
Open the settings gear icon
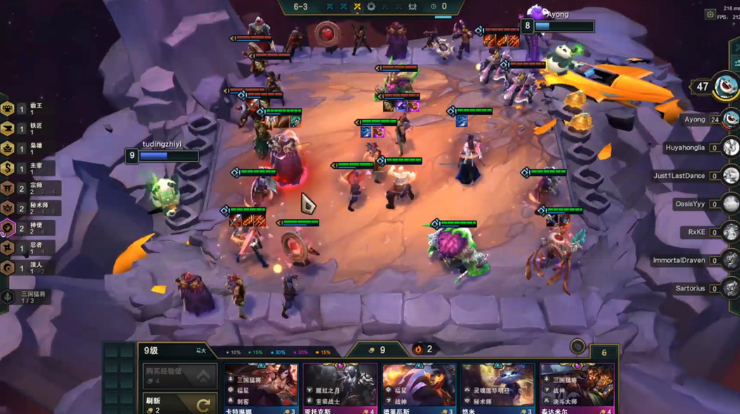pyautogui.click(x=710, y=14)
